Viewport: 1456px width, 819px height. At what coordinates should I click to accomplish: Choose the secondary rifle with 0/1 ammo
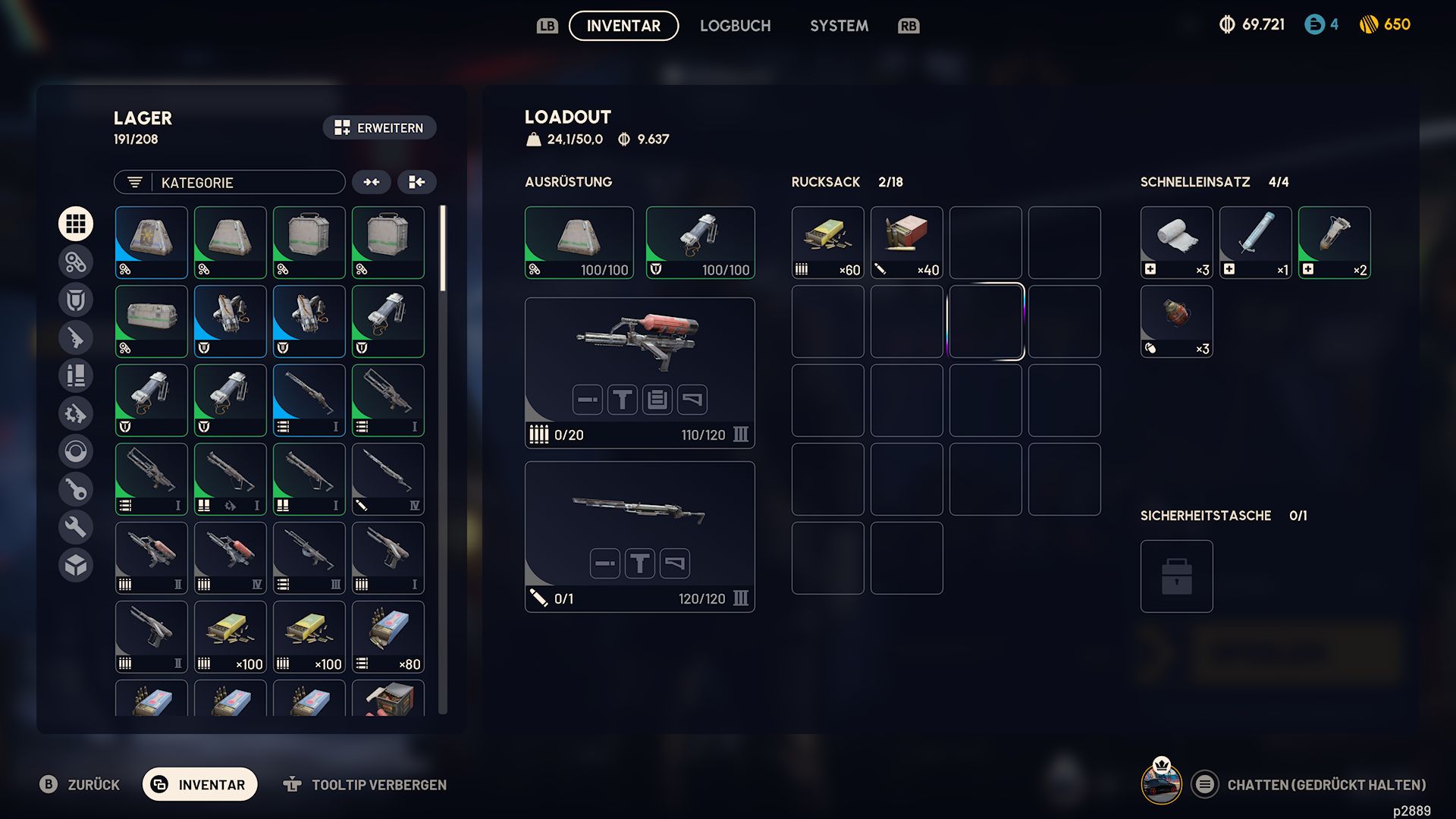coord(639,536)
